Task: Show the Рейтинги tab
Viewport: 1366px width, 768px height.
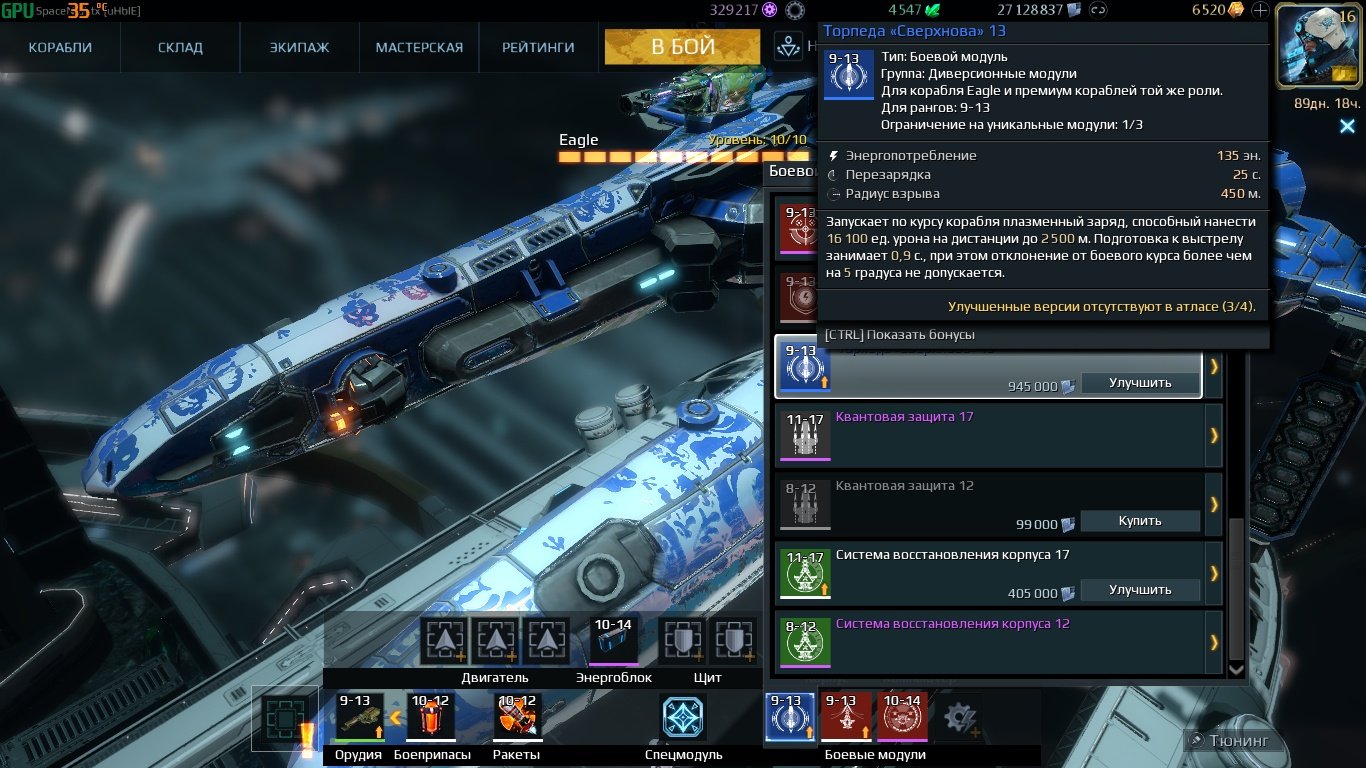Action: (x=538, y=47)
